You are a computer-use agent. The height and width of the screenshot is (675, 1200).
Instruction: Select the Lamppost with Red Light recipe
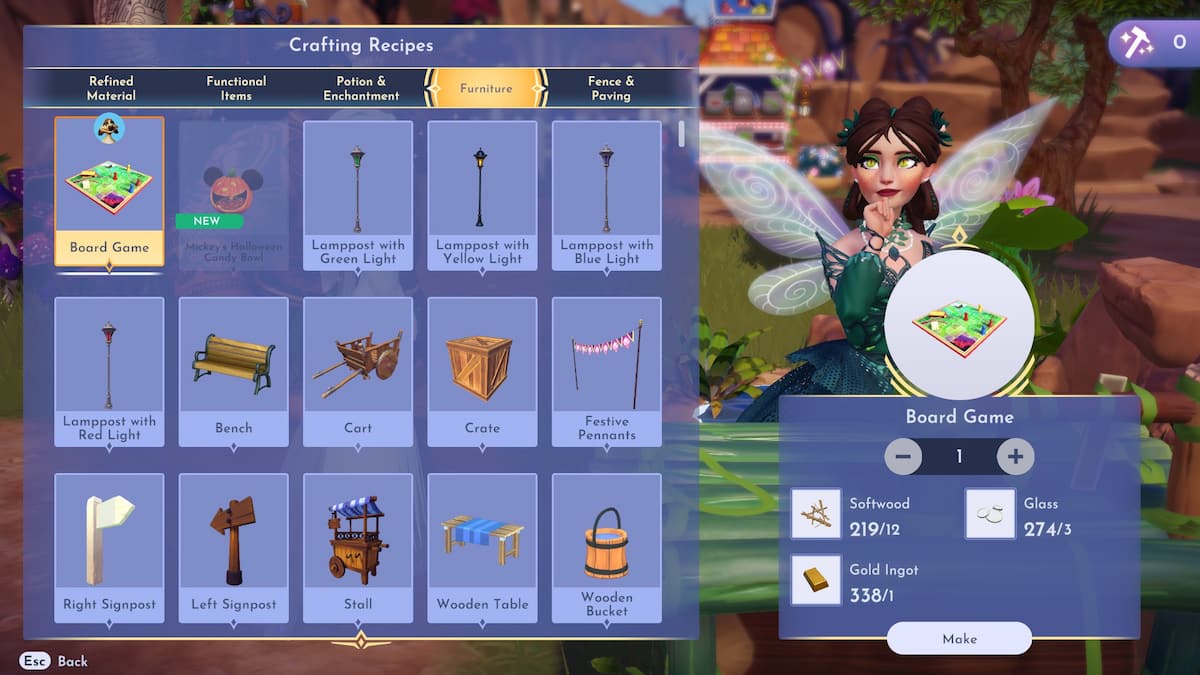click(x=109, y=371)
